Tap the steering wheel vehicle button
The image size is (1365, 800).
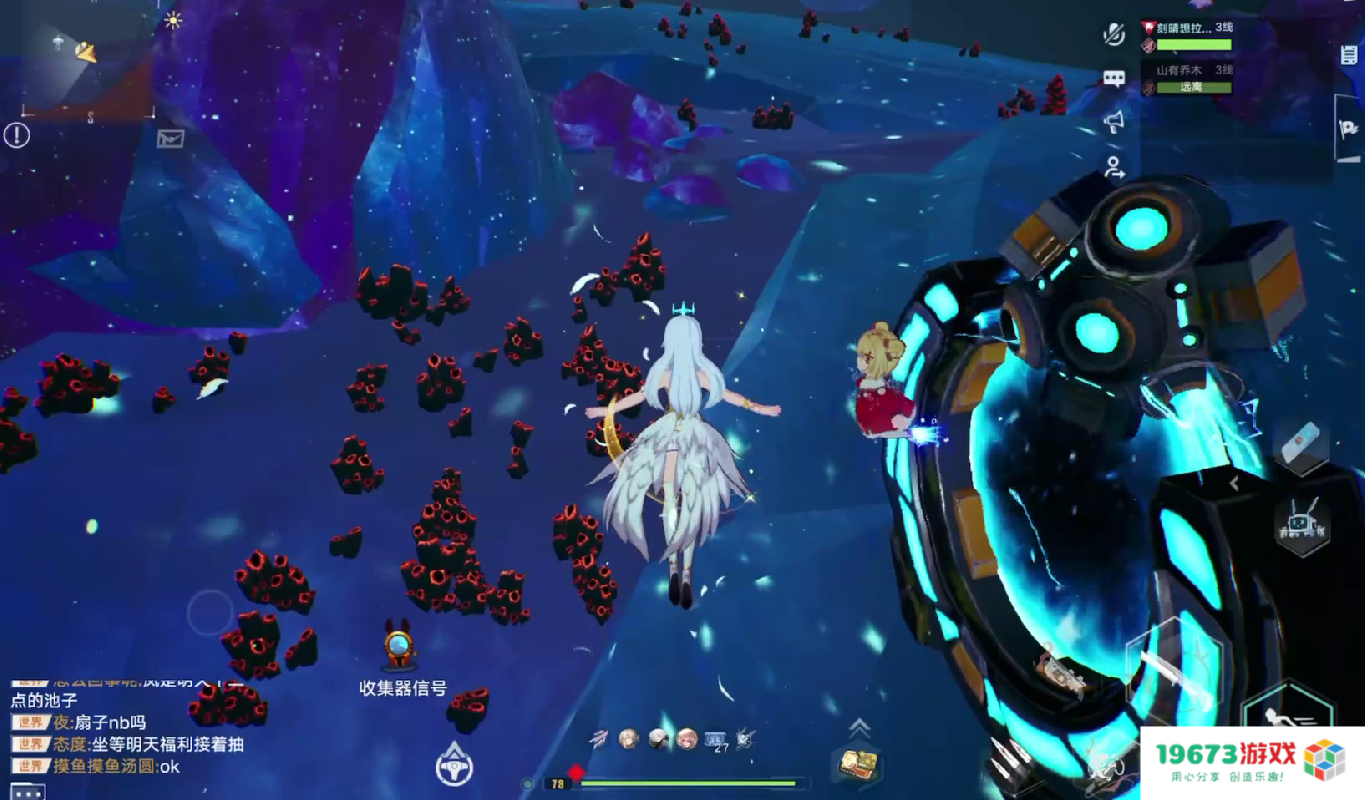pos(454,765)
